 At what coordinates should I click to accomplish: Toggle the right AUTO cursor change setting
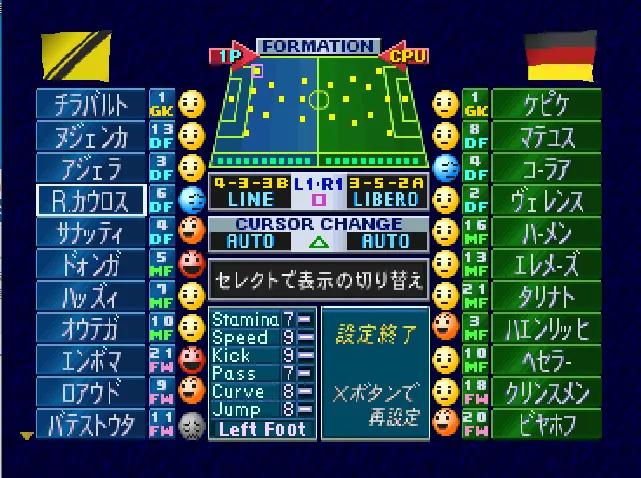(386, 241)
